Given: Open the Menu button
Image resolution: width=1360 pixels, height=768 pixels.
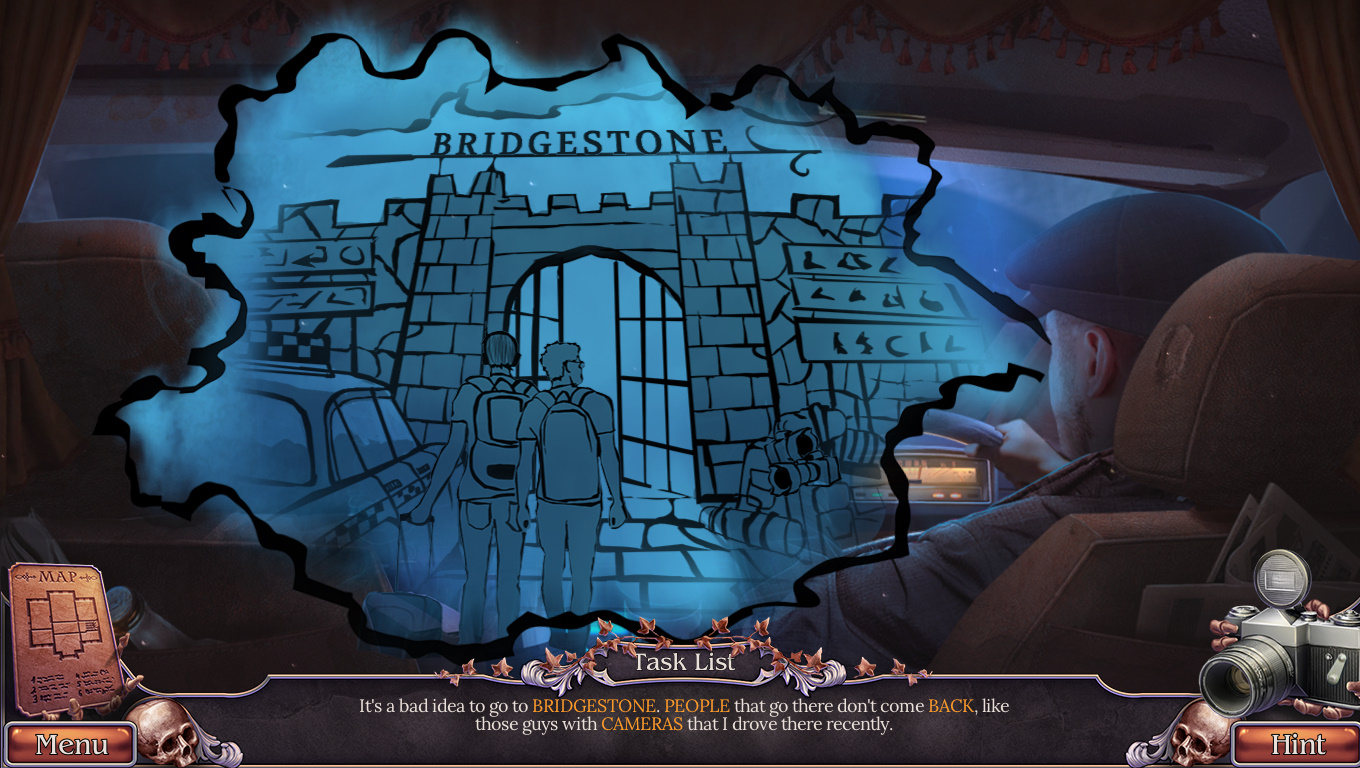Looking at the screenshot, I should (71, 744).
